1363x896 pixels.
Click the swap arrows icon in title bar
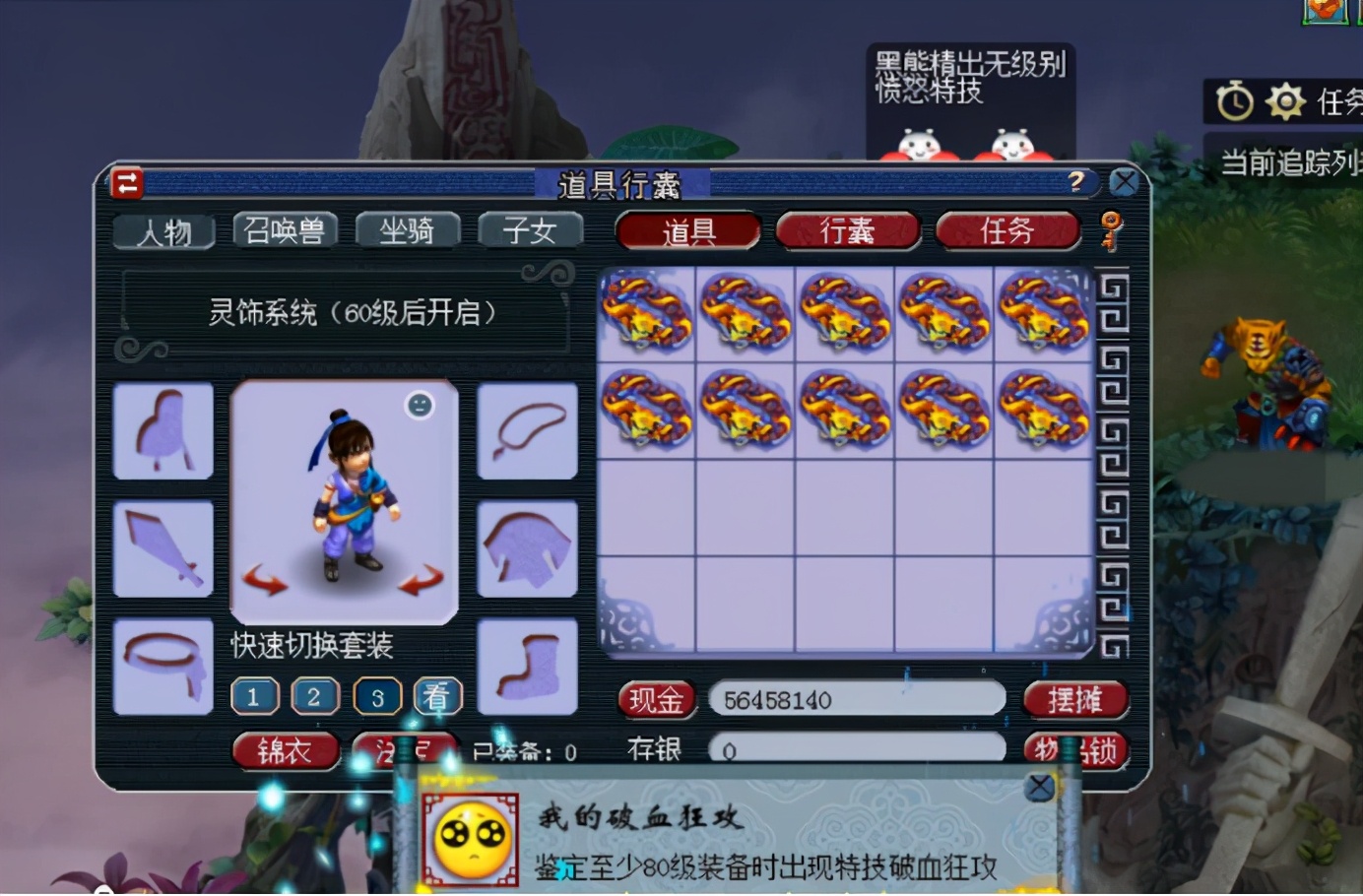click(x=127, y=183)
